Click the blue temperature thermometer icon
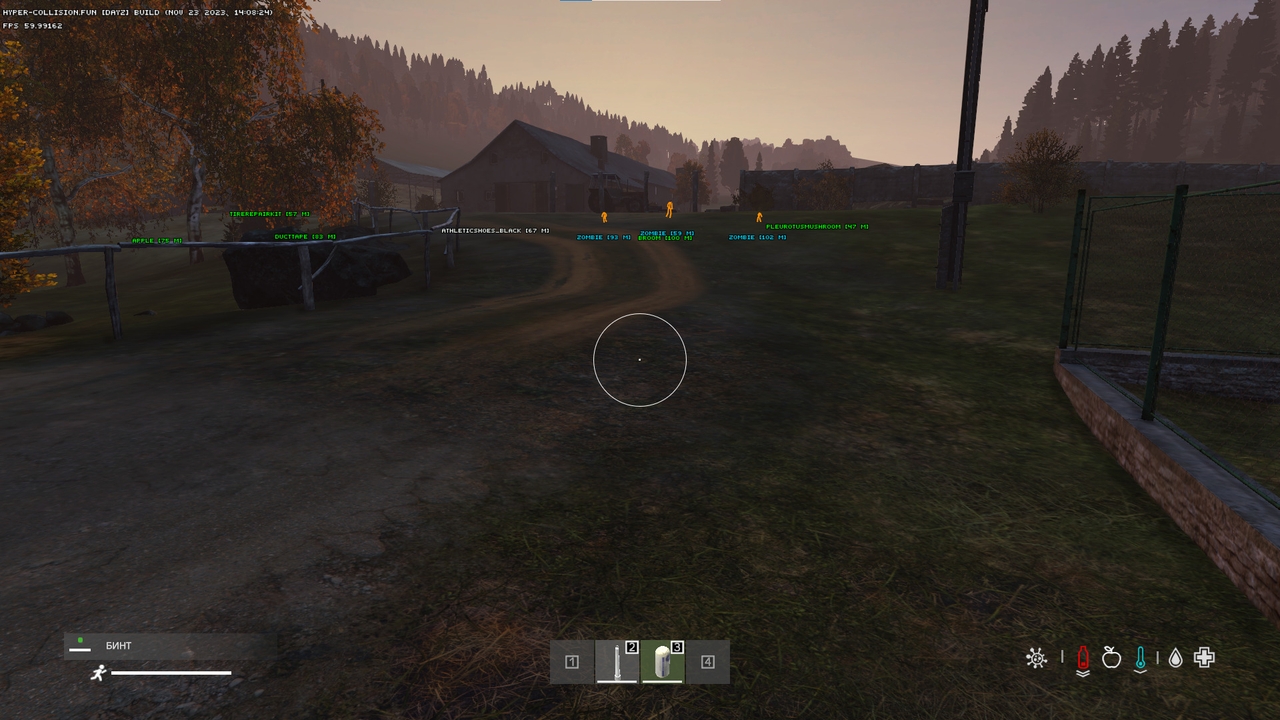This screenshot has height=720, width=1280. tap(1140, 658)
